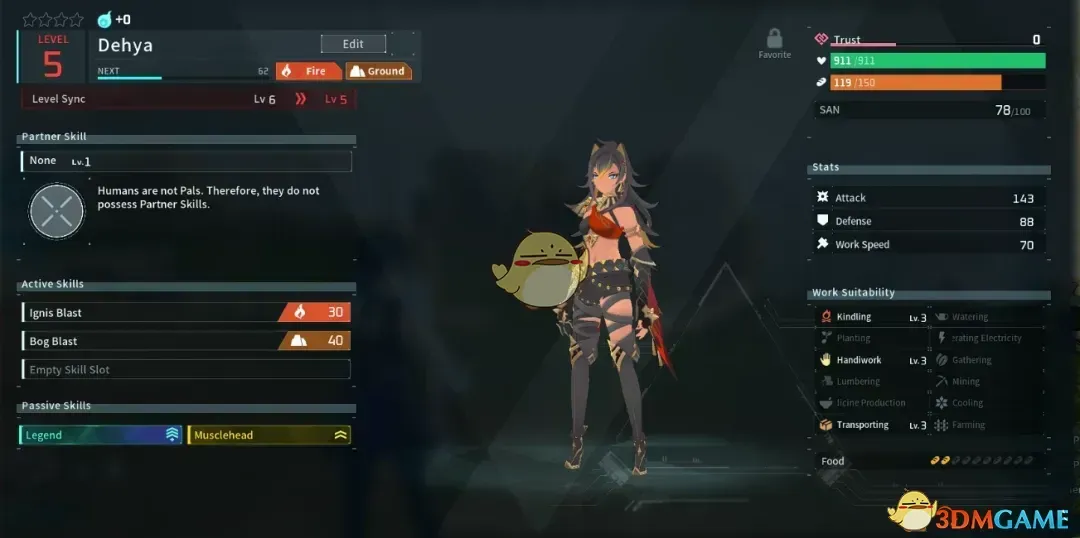The height and width of the screenshot is (538, 1080).
Task: Inspect the Legend passive skill
Action: point(101,435)
